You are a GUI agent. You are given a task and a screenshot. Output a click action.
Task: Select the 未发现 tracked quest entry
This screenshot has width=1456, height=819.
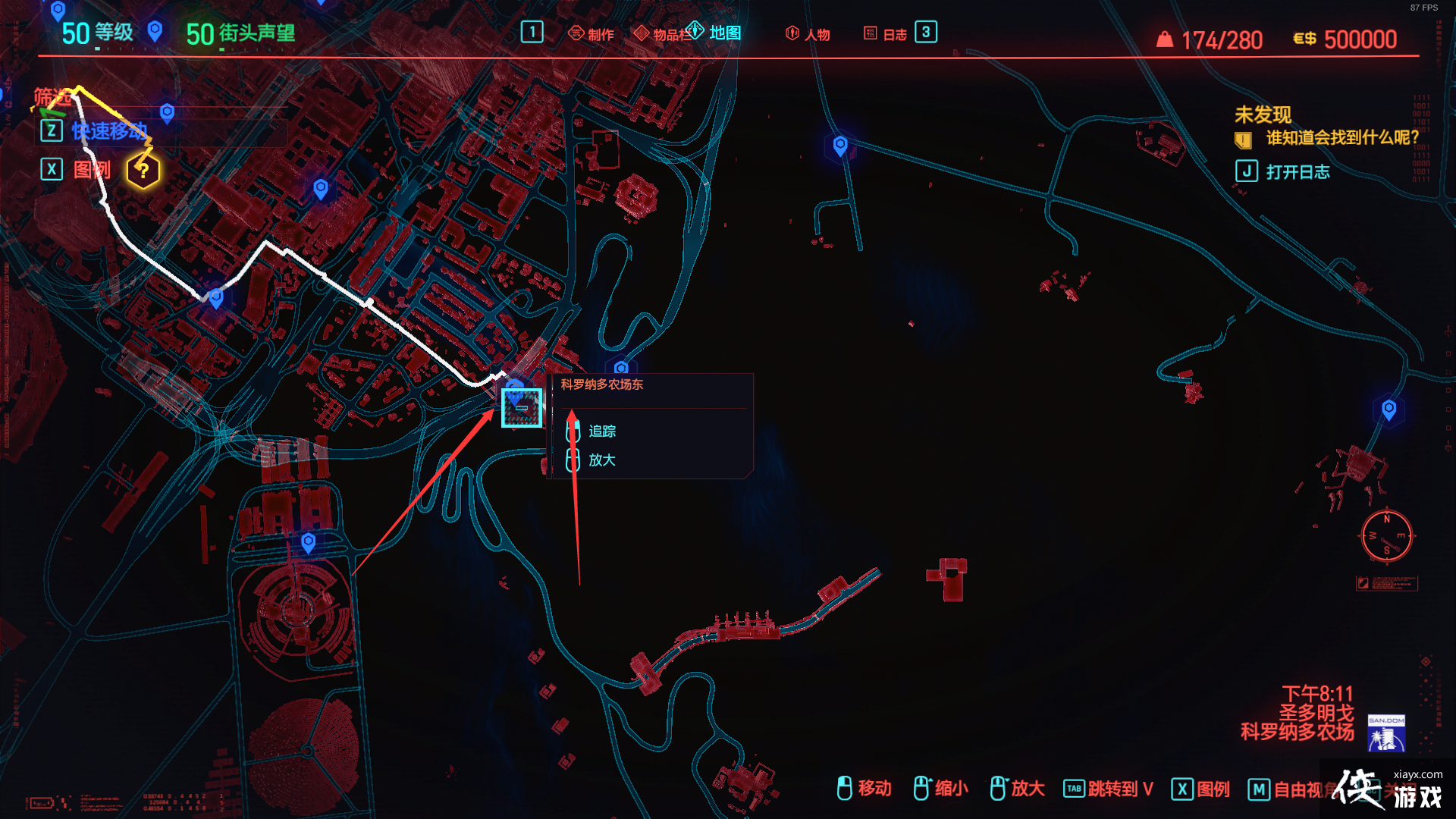1263,115
